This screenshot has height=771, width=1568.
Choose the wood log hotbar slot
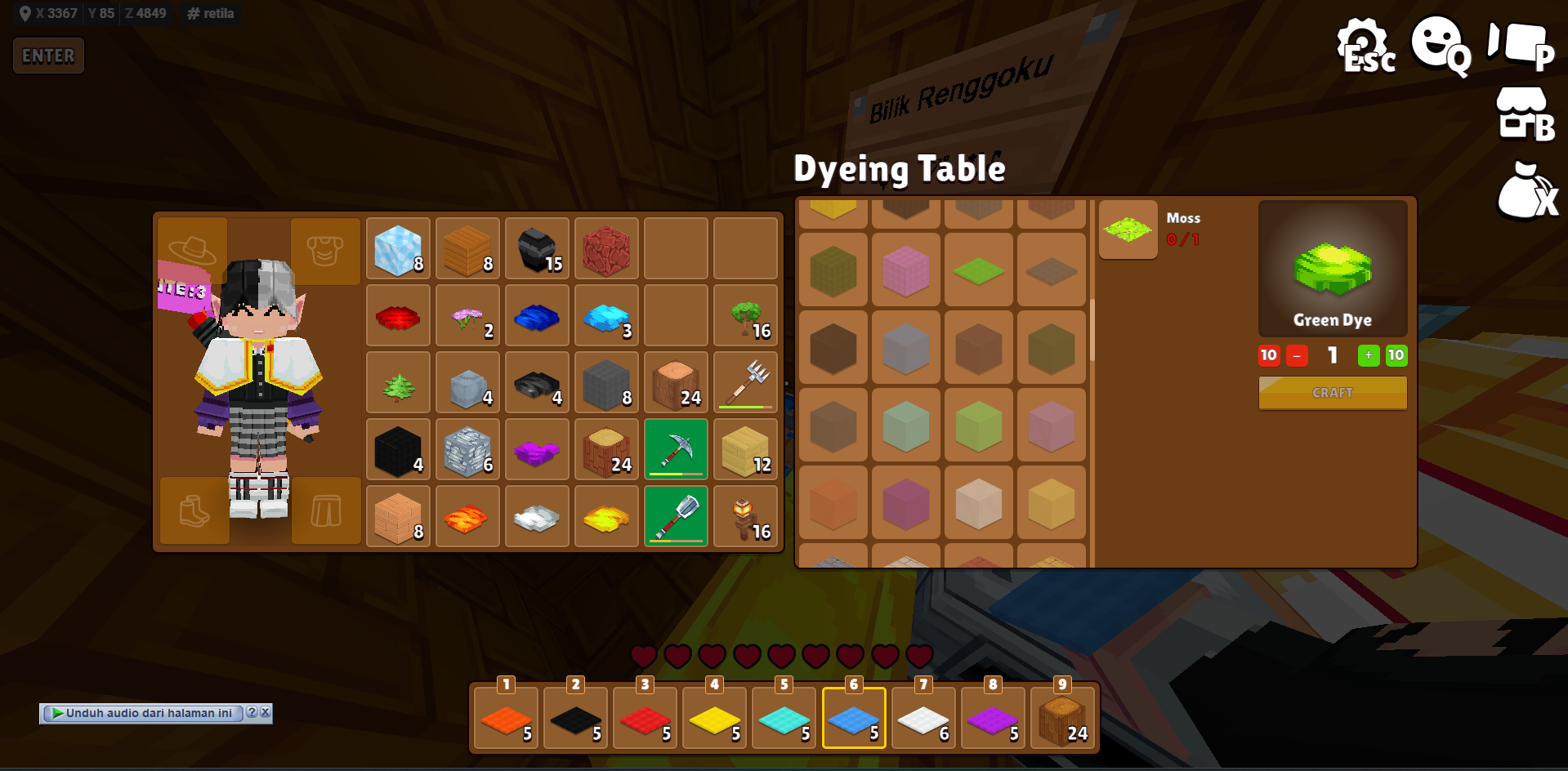coord(1062,719)
